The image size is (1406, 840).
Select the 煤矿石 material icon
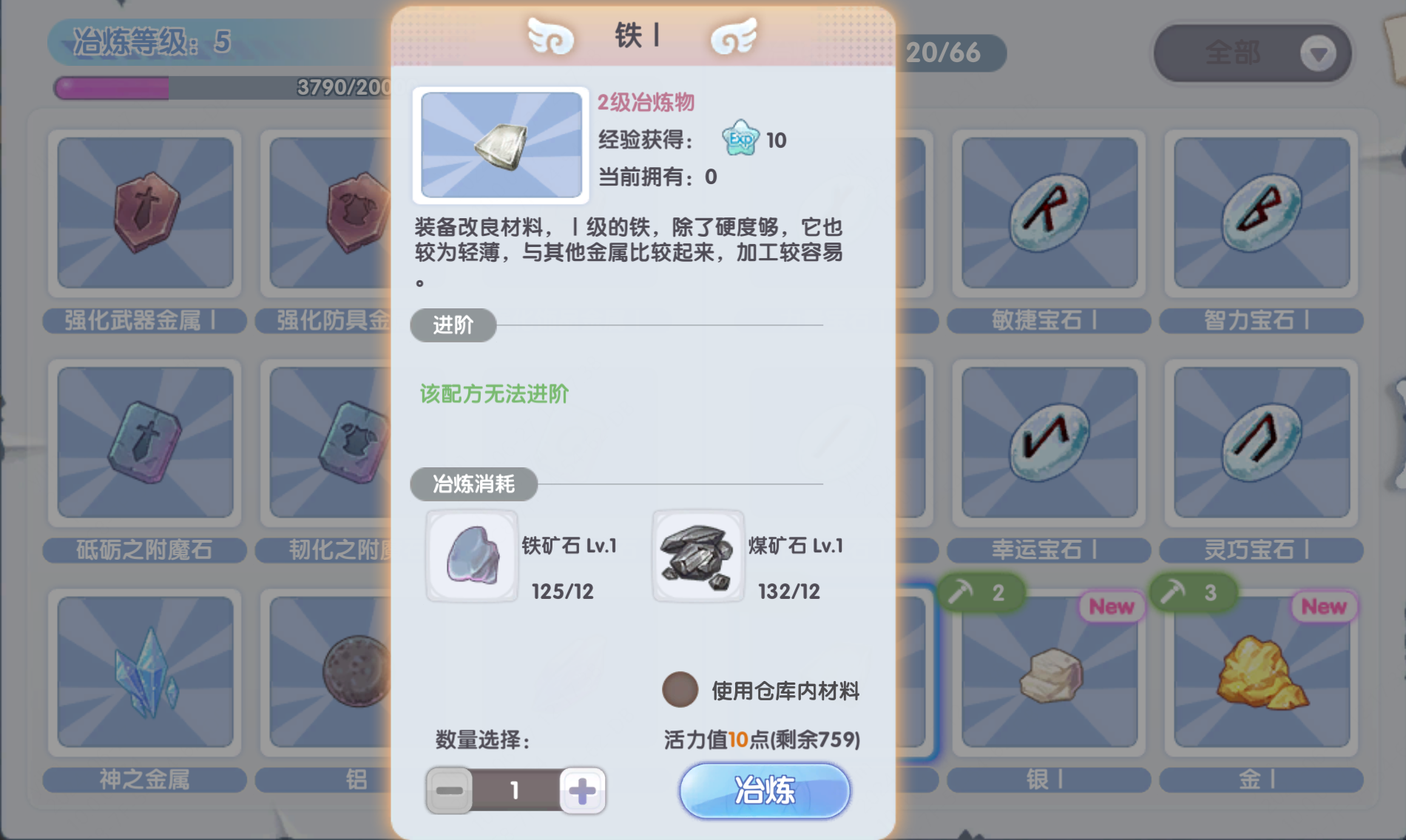click(698, 555)
